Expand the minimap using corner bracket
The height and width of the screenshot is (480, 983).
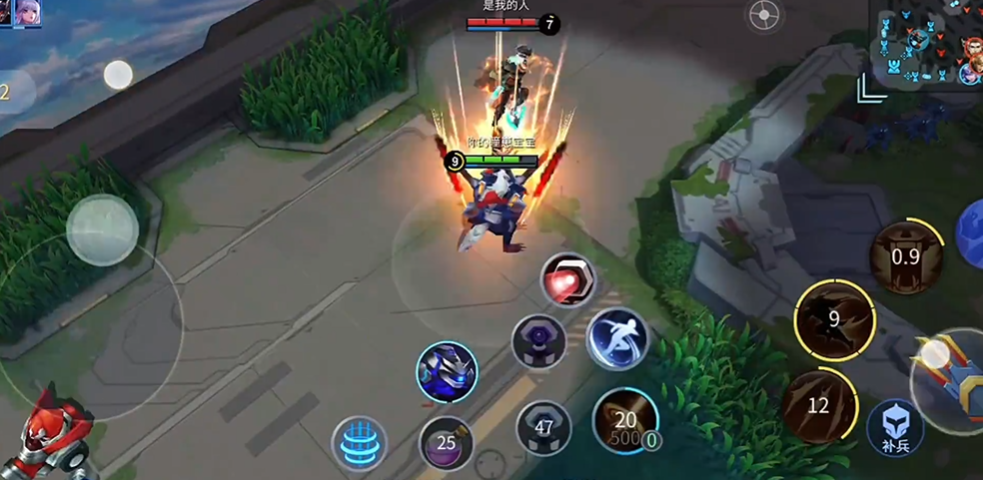871,89
